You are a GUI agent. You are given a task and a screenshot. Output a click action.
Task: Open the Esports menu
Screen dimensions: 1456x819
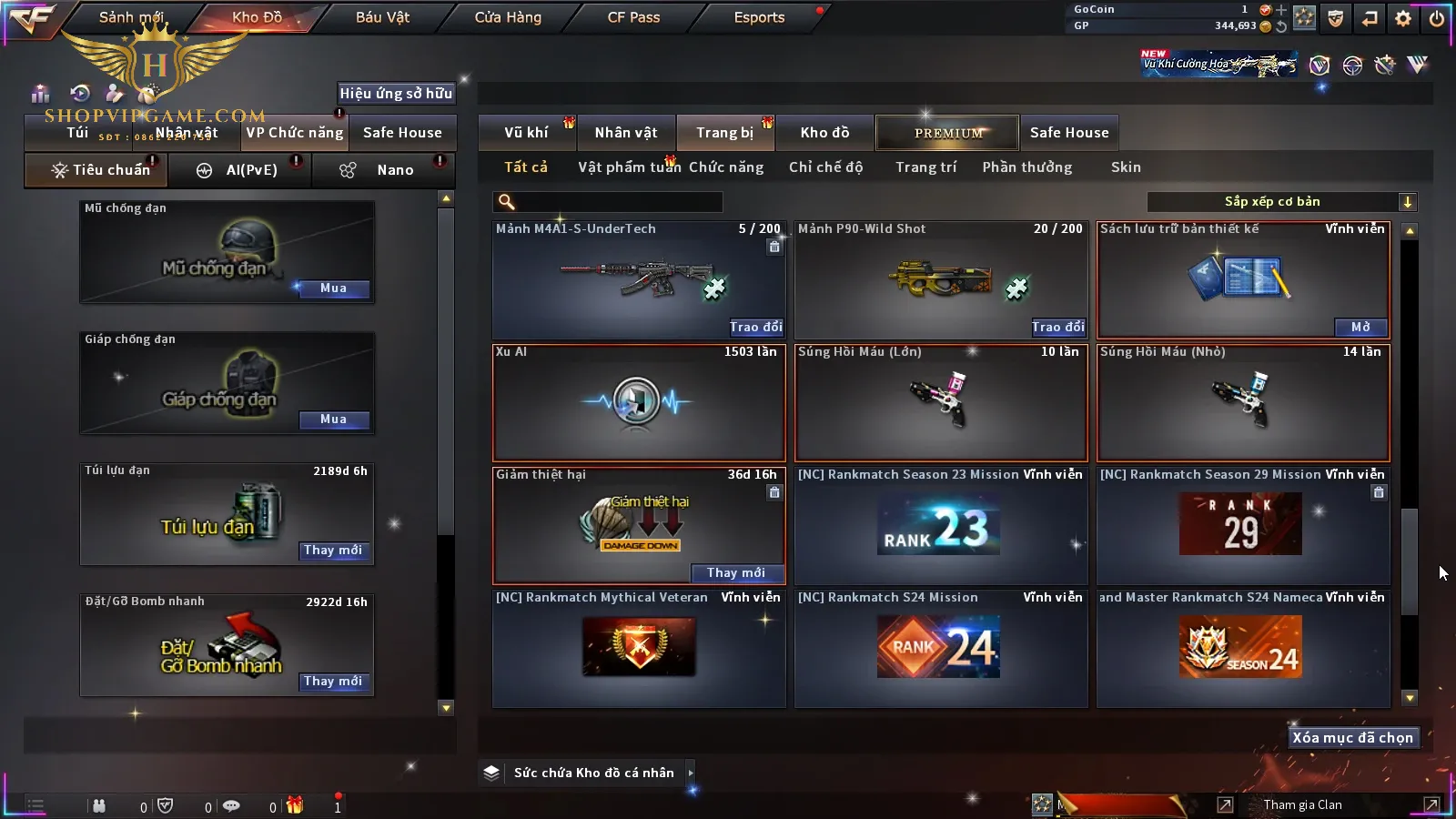pyautogui.click(x=759, y=17)
